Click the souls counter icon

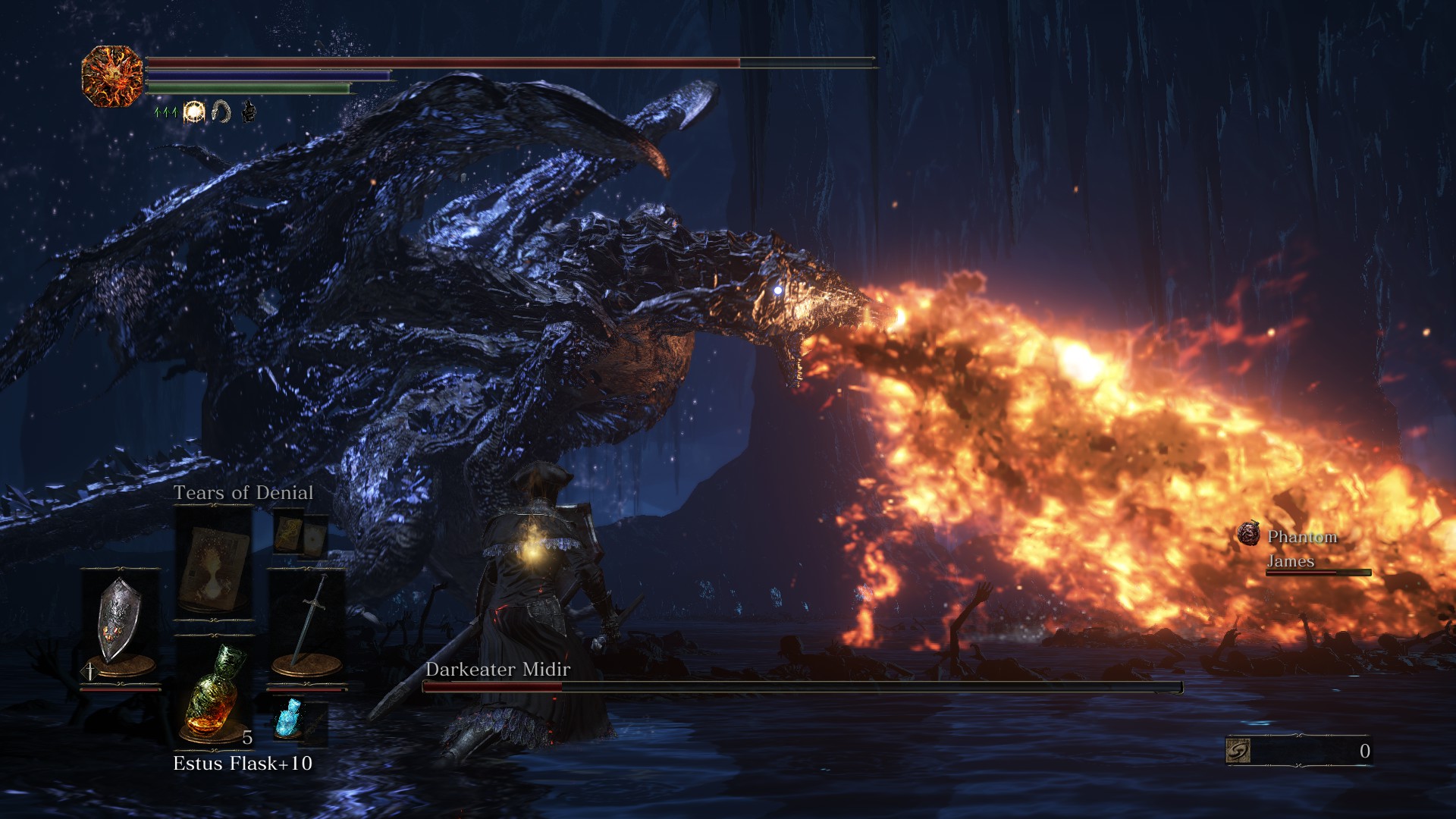pyautogui.click(x=1238, y=751)
